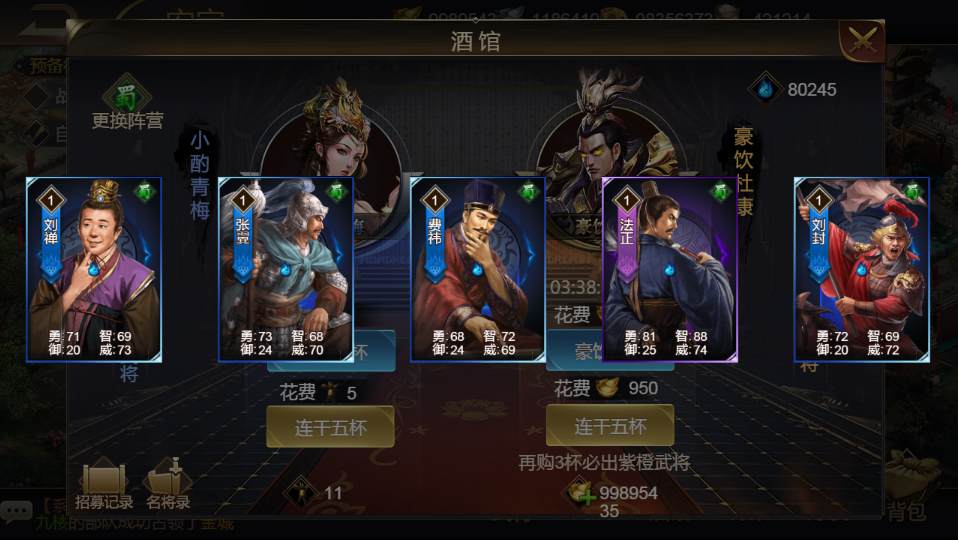Choose the 张嶷 hero card
Image resolution: width=958 pixels, height=540 pixels.
click(x=286, y=269)
